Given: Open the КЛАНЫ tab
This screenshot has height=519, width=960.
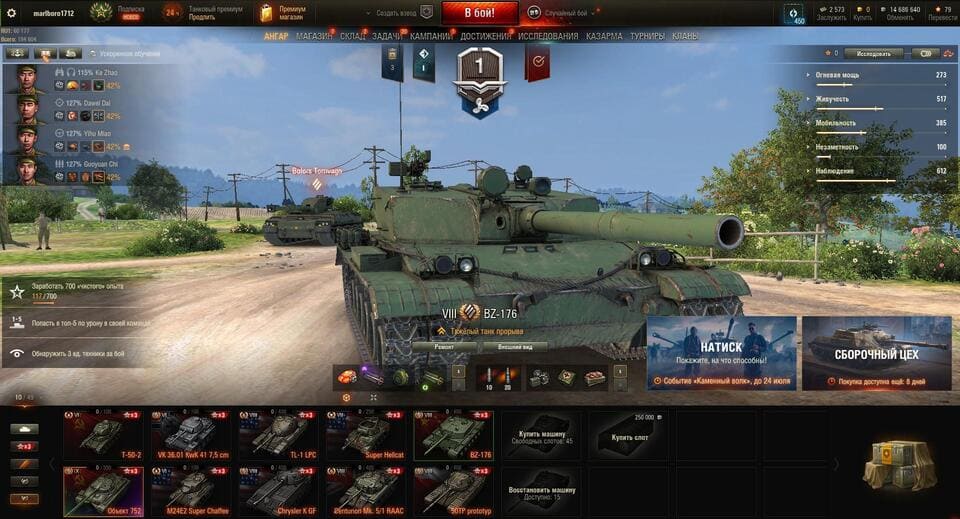Looking at the screenshot, I should 685,36.
